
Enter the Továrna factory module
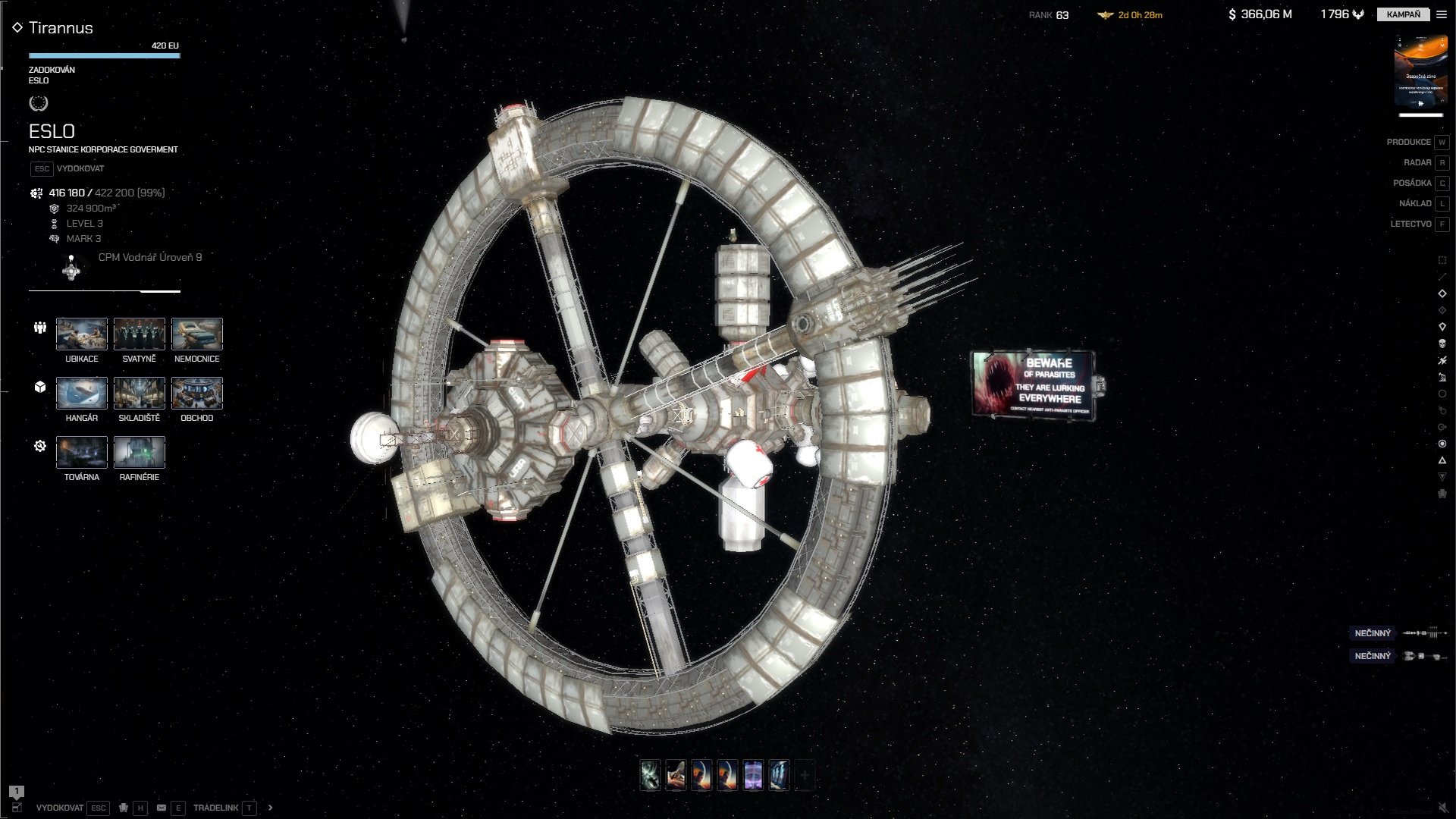click(x=82, y=452)
